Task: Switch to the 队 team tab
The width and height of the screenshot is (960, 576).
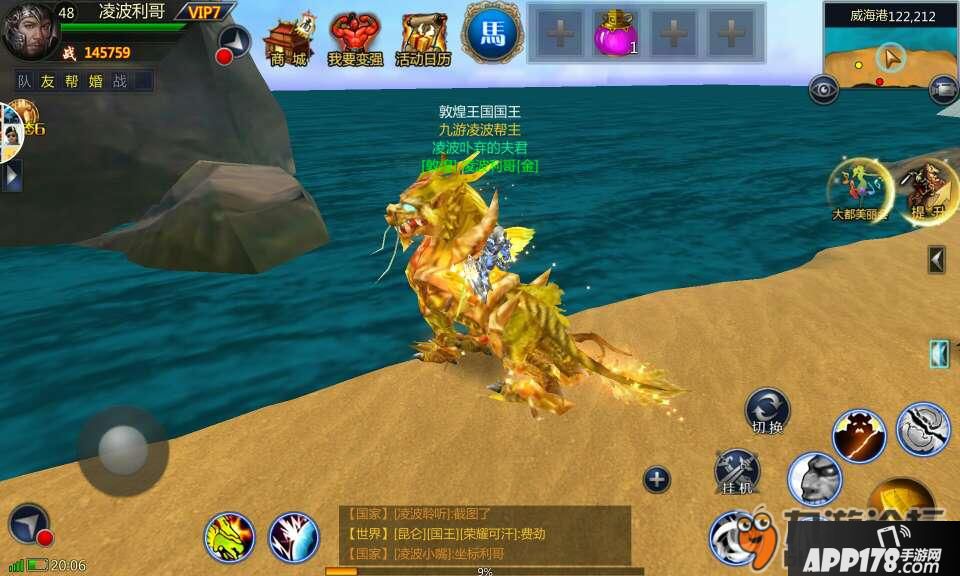Action: (x=25, y=81)
